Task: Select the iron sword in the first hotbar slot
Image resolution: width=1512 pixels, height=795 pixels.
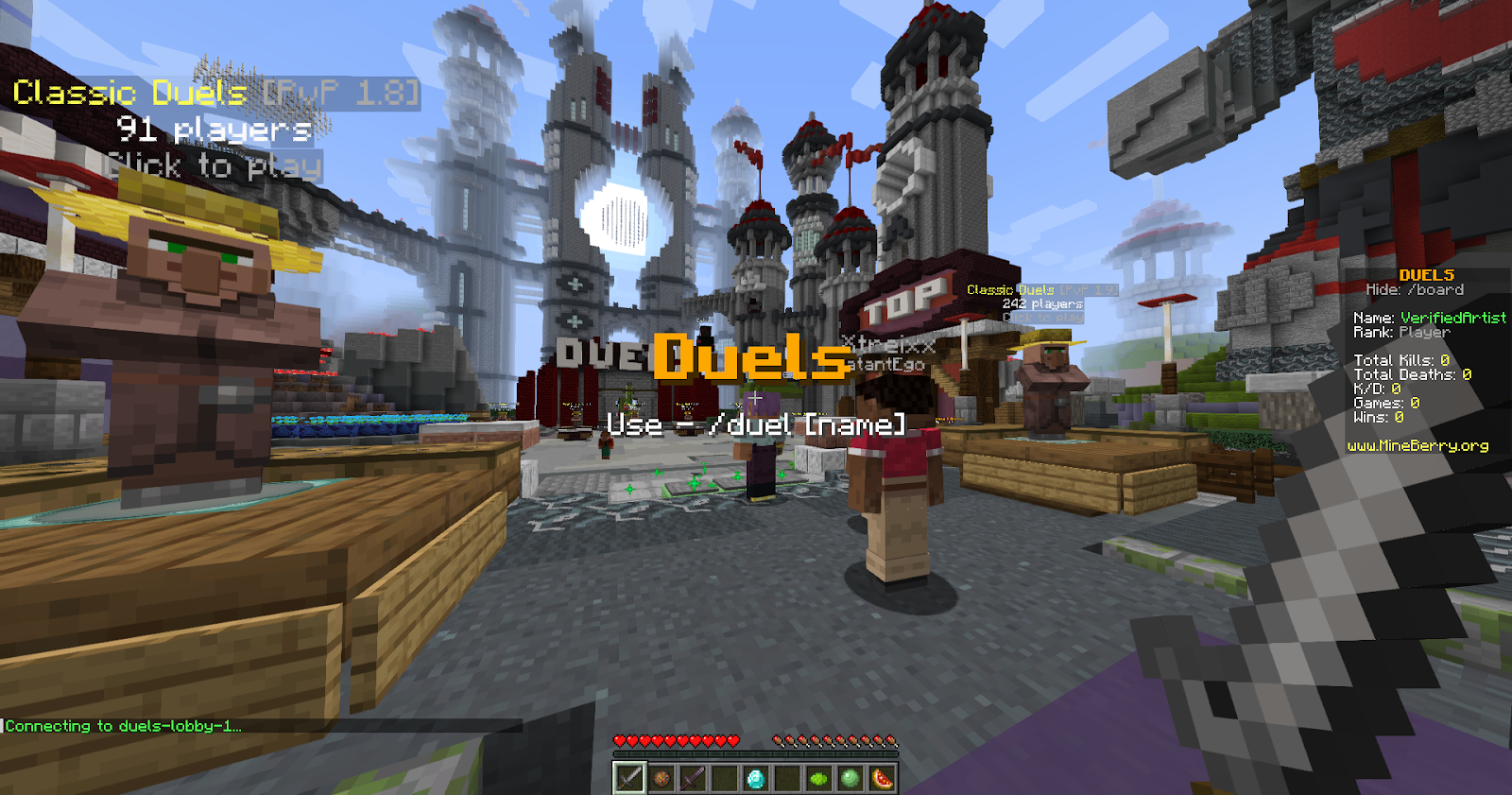Action: [631, 777]
